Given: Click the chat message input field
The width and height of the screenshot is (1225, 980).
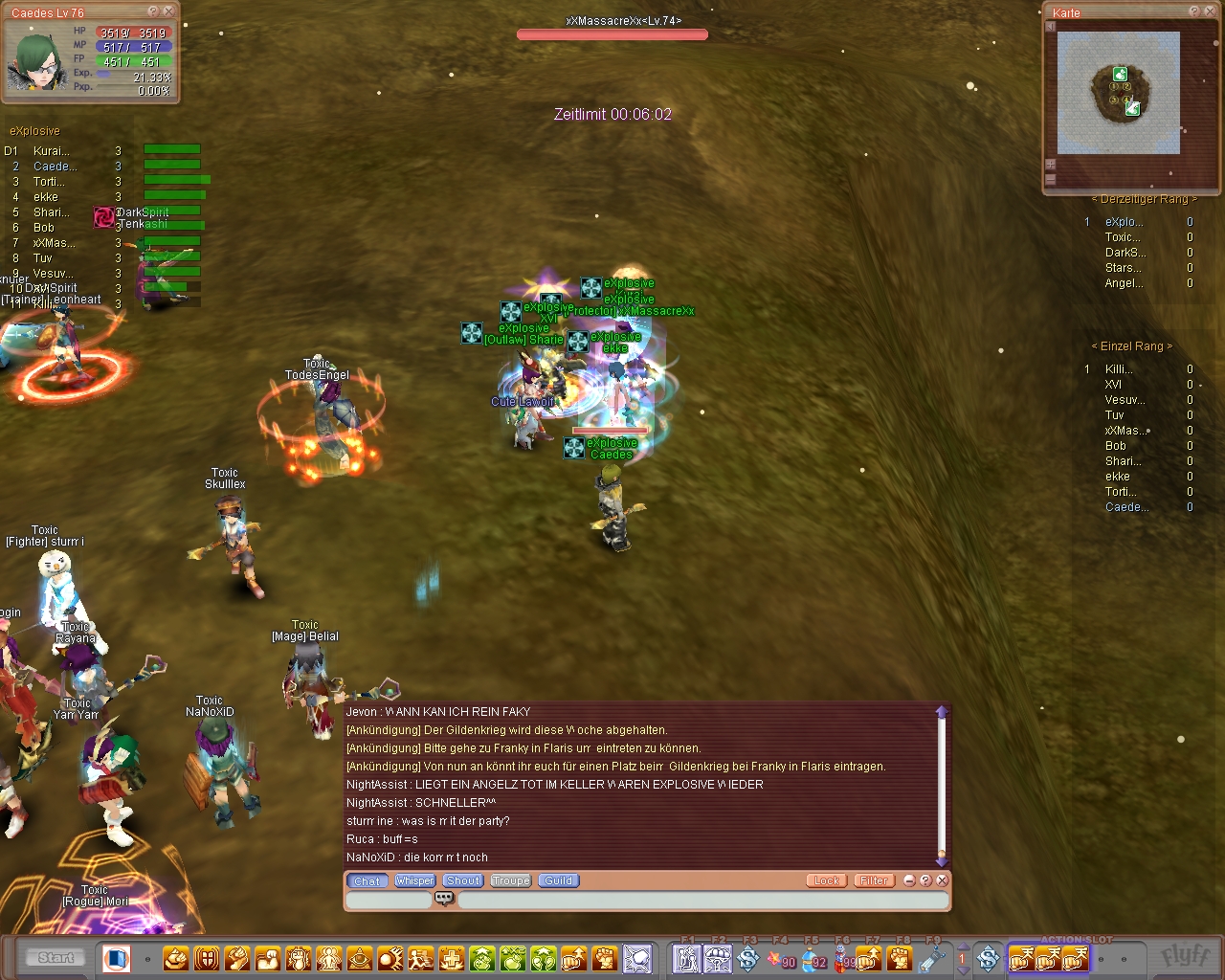Looking at the screenshot, I should click(702, 900).
